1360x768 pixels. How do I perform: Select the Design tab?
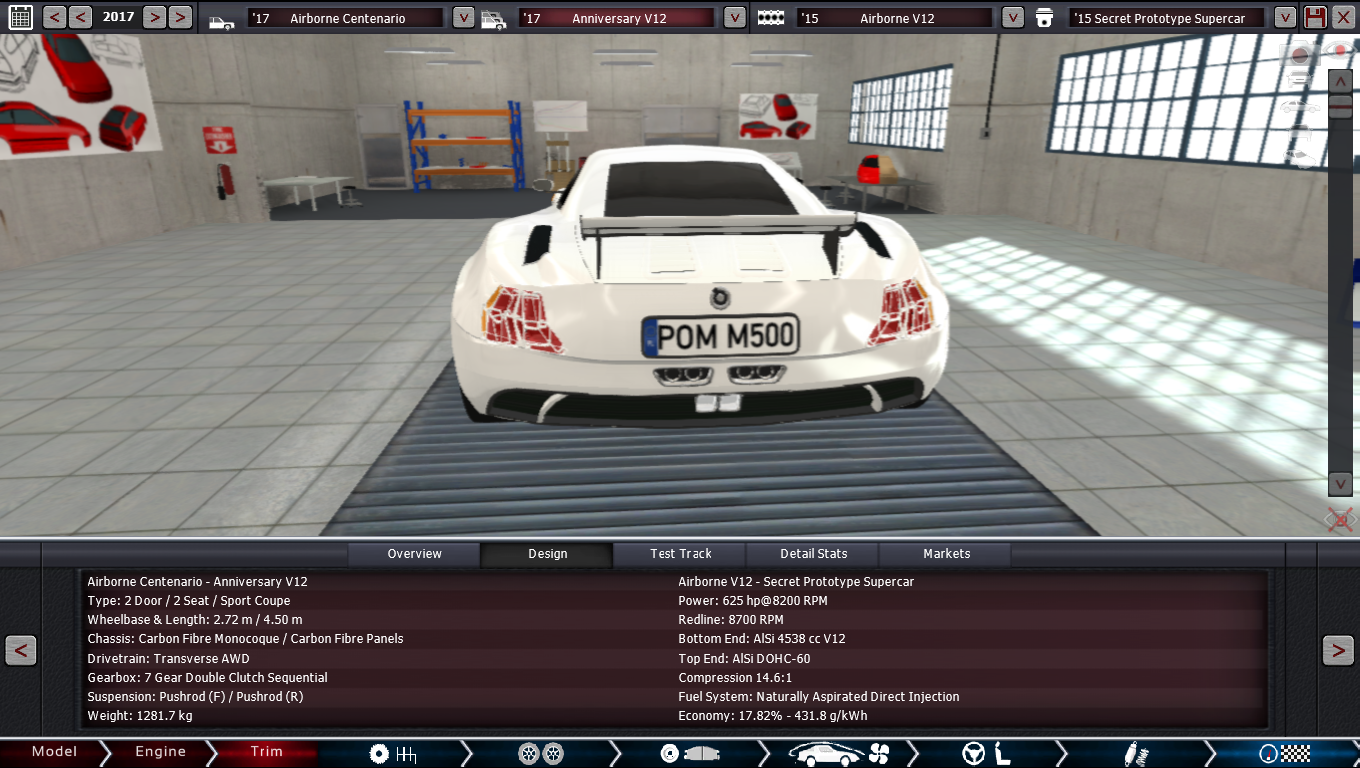click(547, 554)
